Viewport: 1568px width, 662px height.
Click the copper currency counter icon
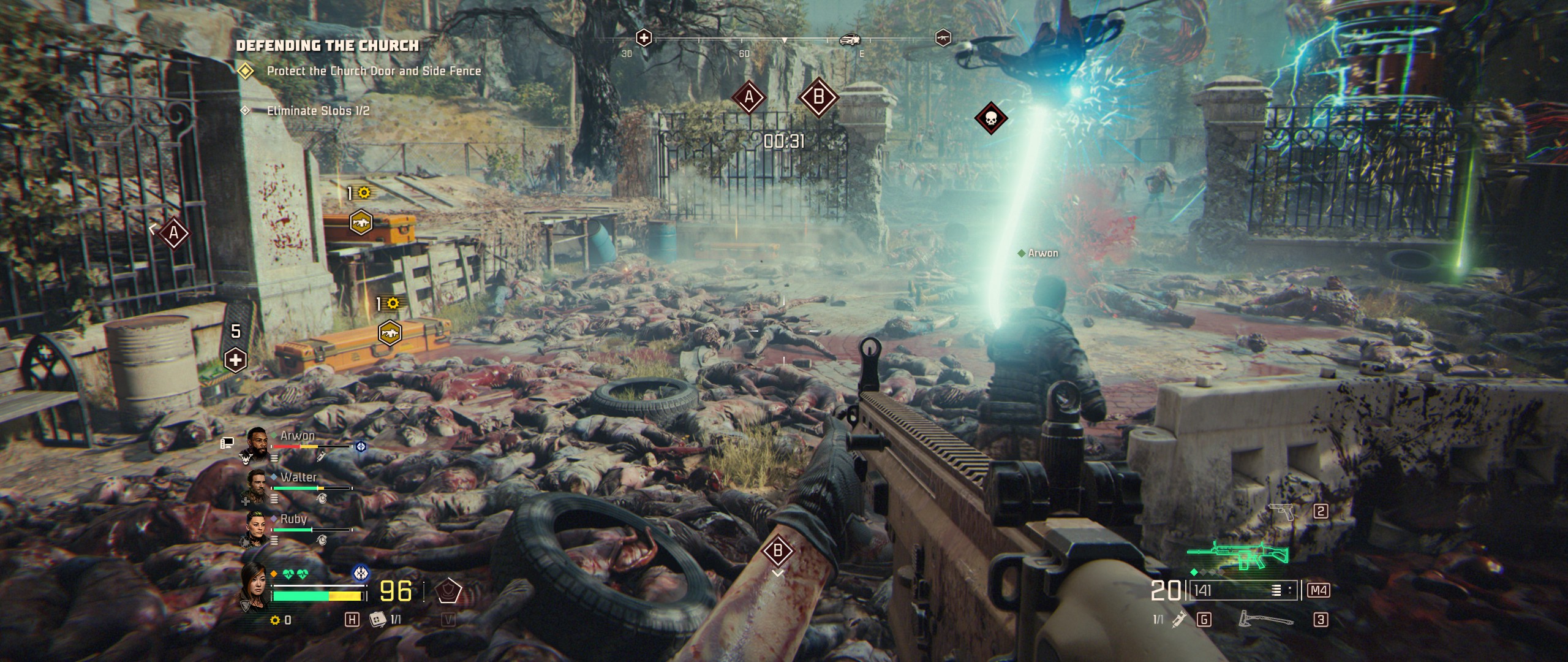click(x=275, y=620)
